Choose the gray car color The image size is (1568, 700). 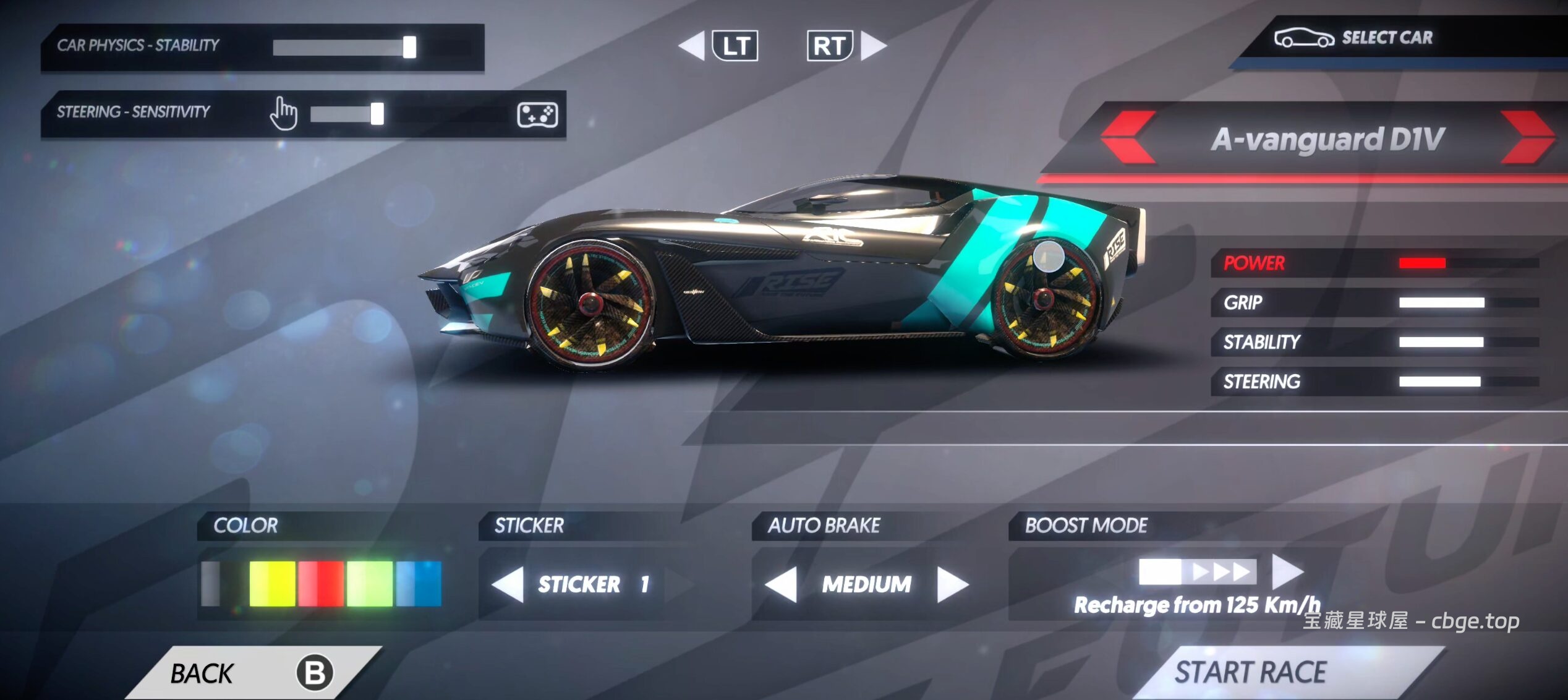(x=211, y=584)
